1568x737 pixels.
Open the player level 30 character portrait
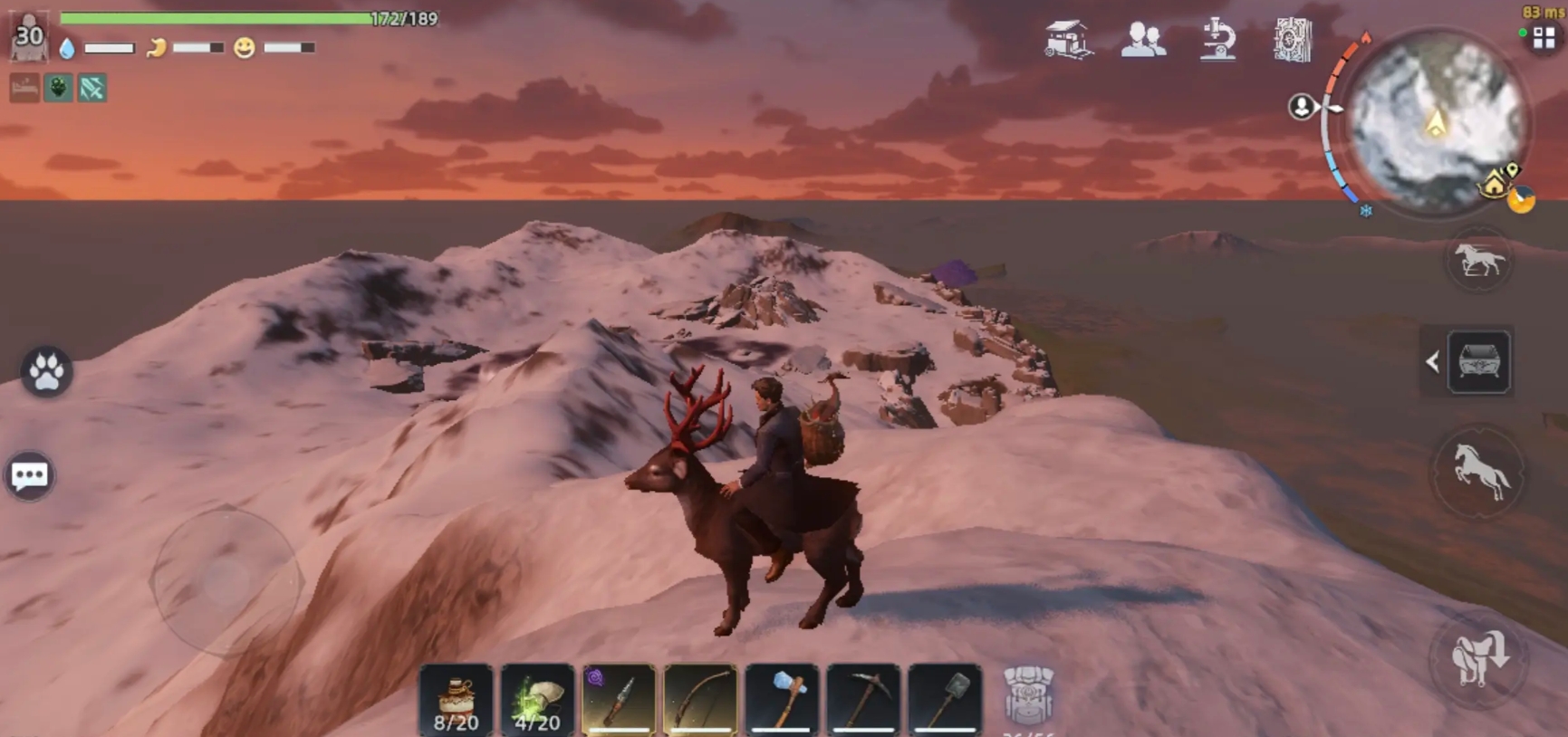pyautogui.click(x=28, y=37)
